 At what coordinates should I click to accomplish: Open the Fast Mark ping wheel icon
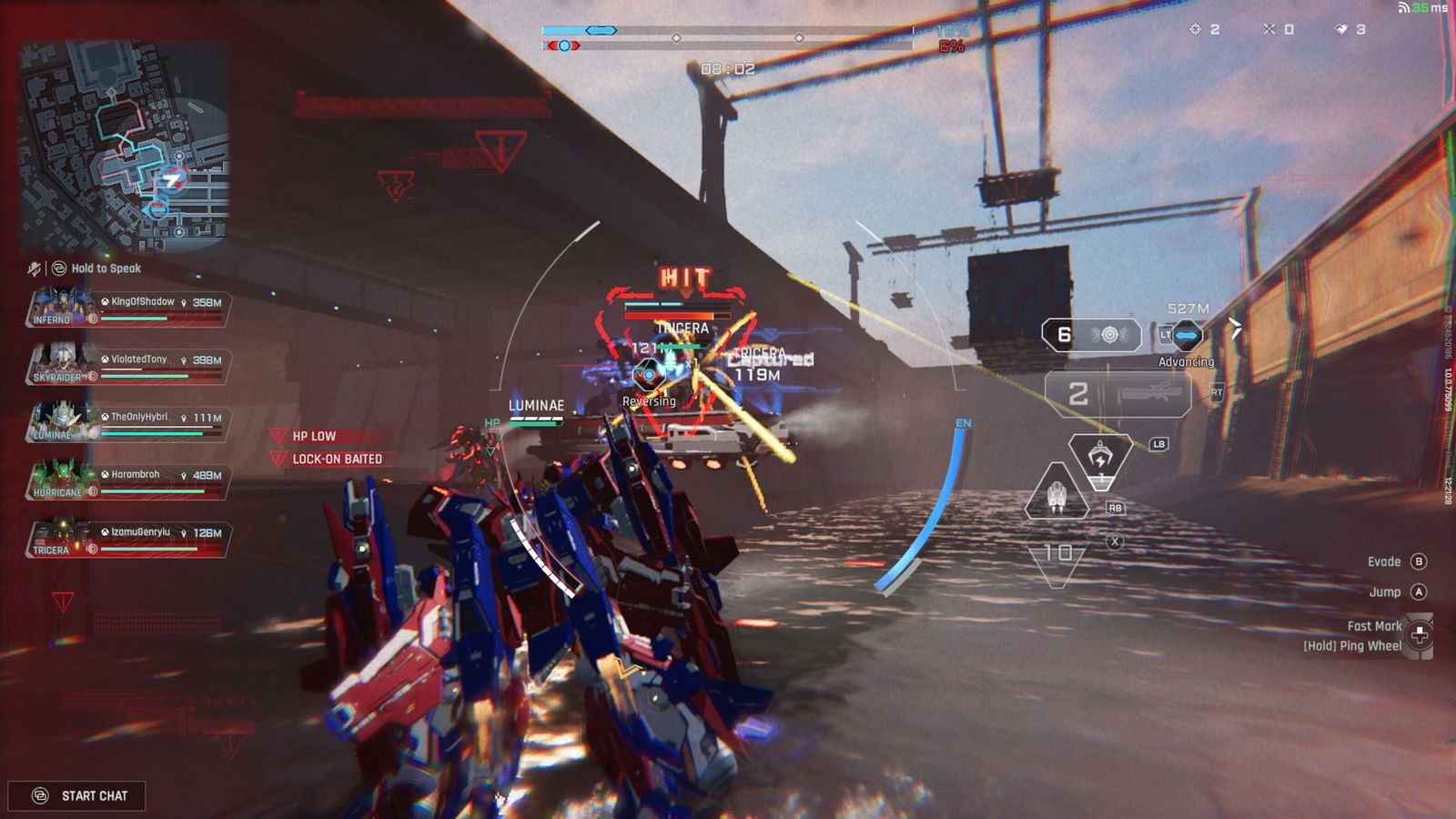(x=1419, y=634)
